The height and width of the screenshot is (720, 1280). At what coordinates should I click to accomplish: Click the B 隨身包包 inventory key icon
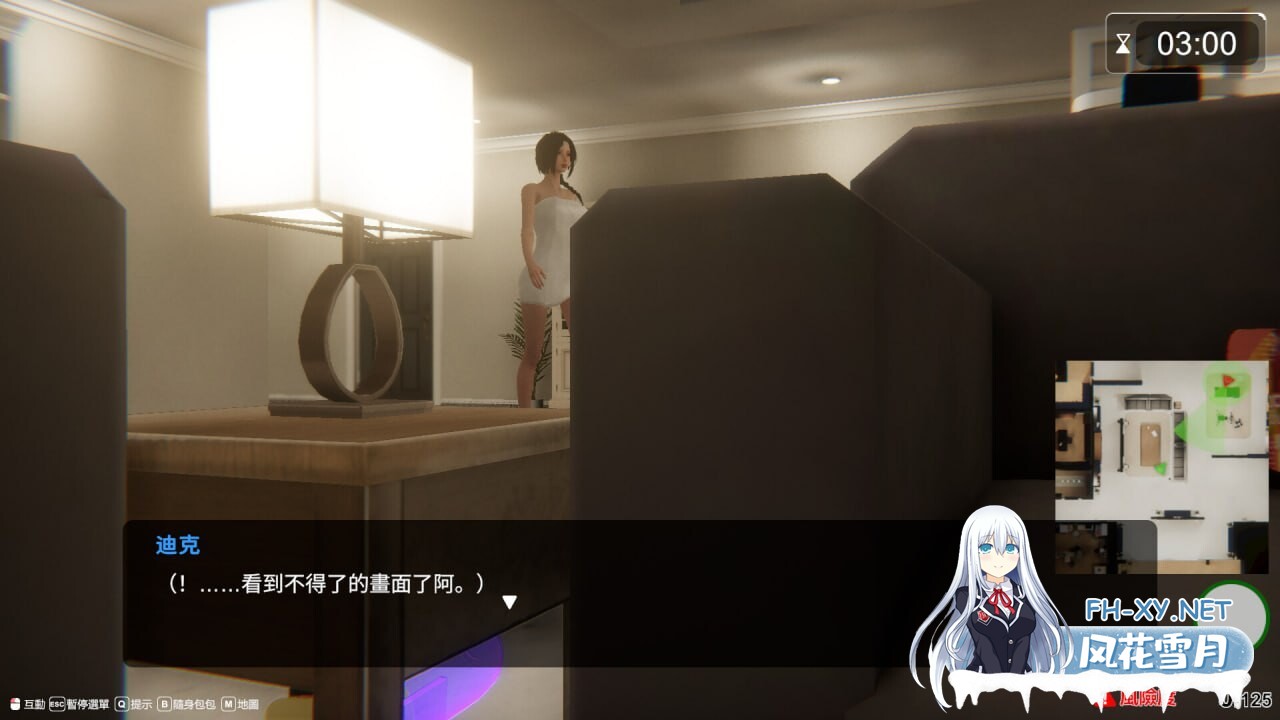[165, 703]
